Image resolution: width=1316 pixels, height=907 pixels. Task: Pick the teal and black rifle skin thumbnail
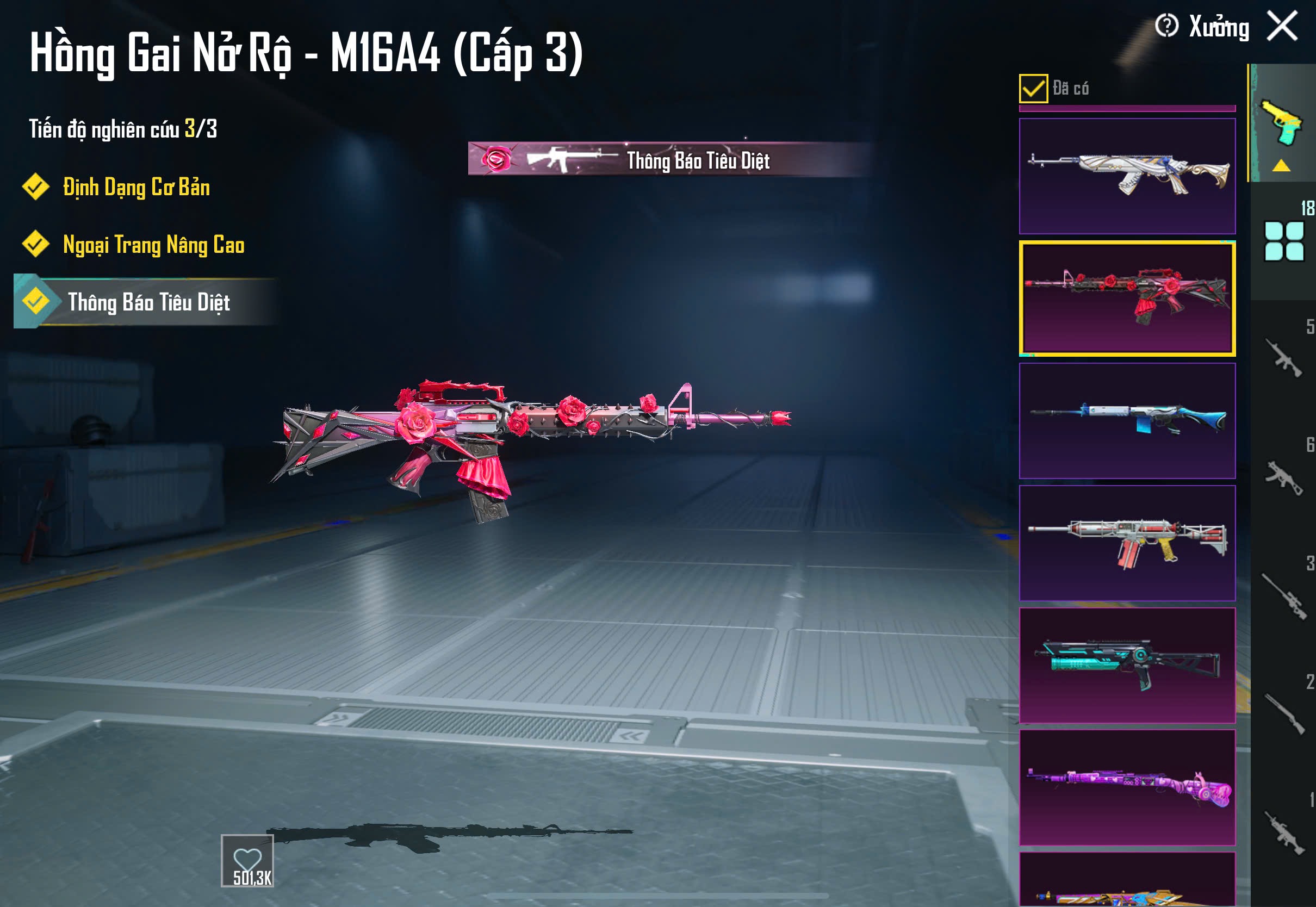[x=1127, y=665]
